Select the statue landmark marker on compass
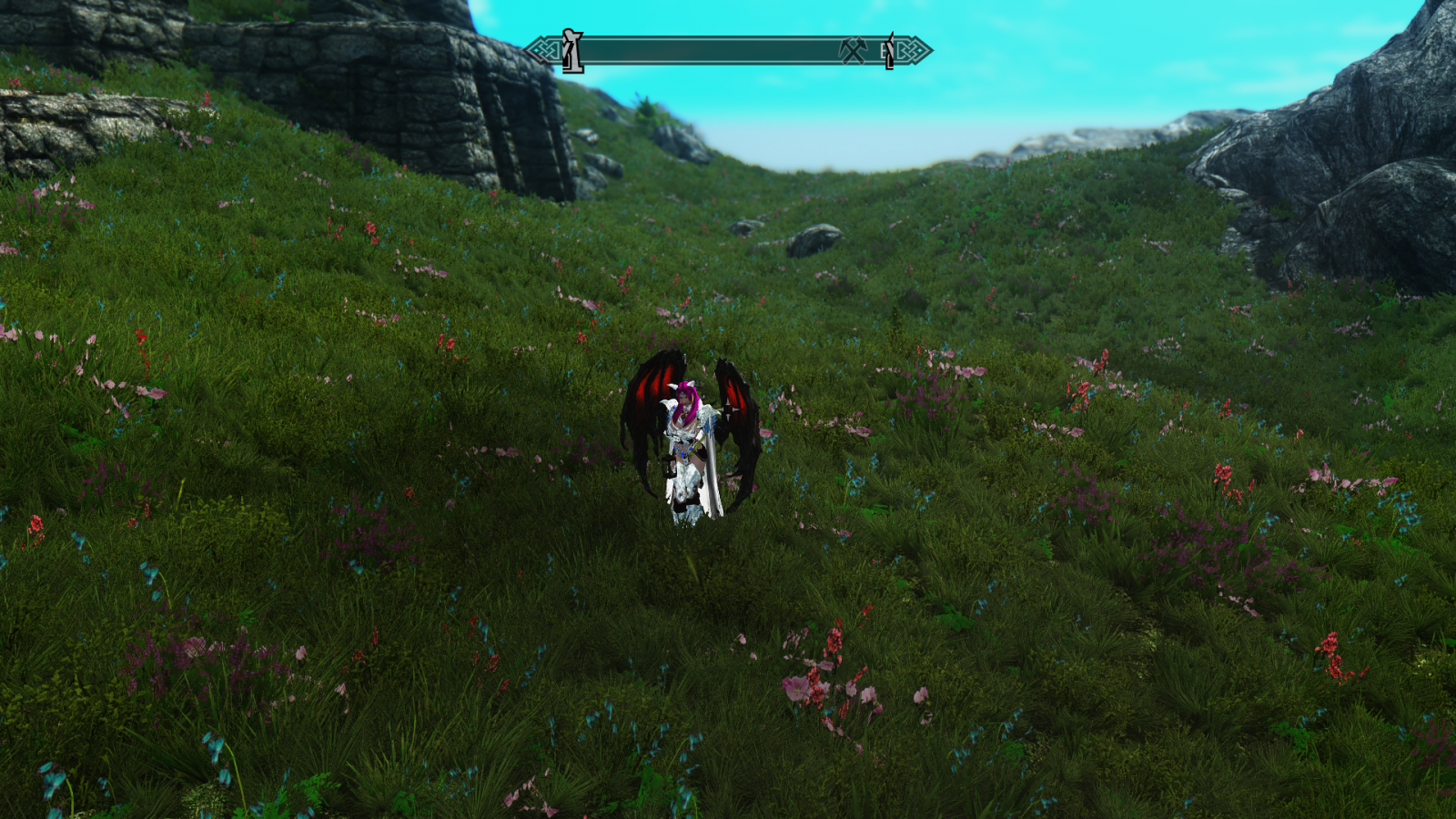Image resolution: width=1456 pixels, height=819 pixels. 571,51
